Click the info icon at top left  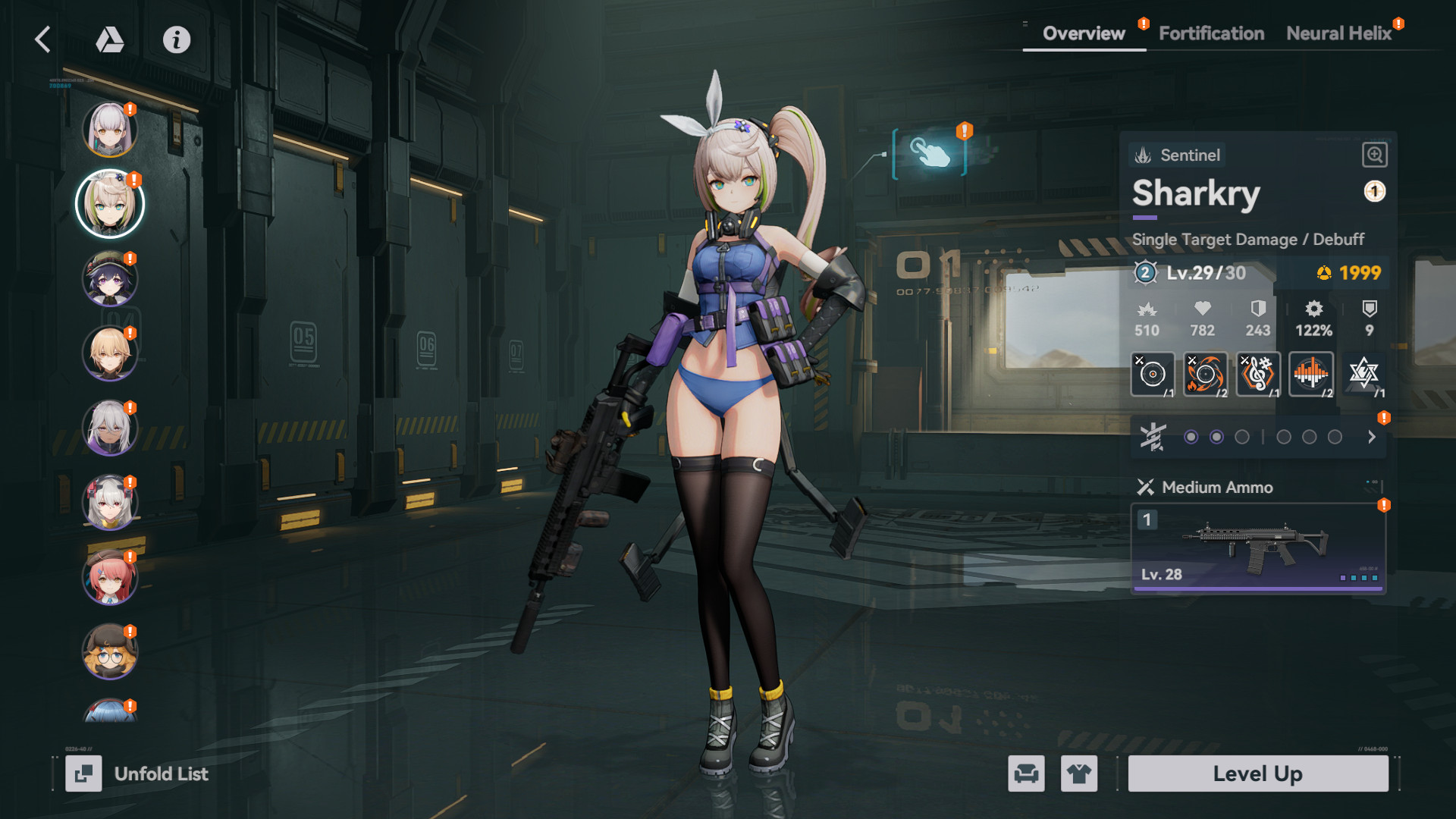pyautogui.click(x=176, y=40)
